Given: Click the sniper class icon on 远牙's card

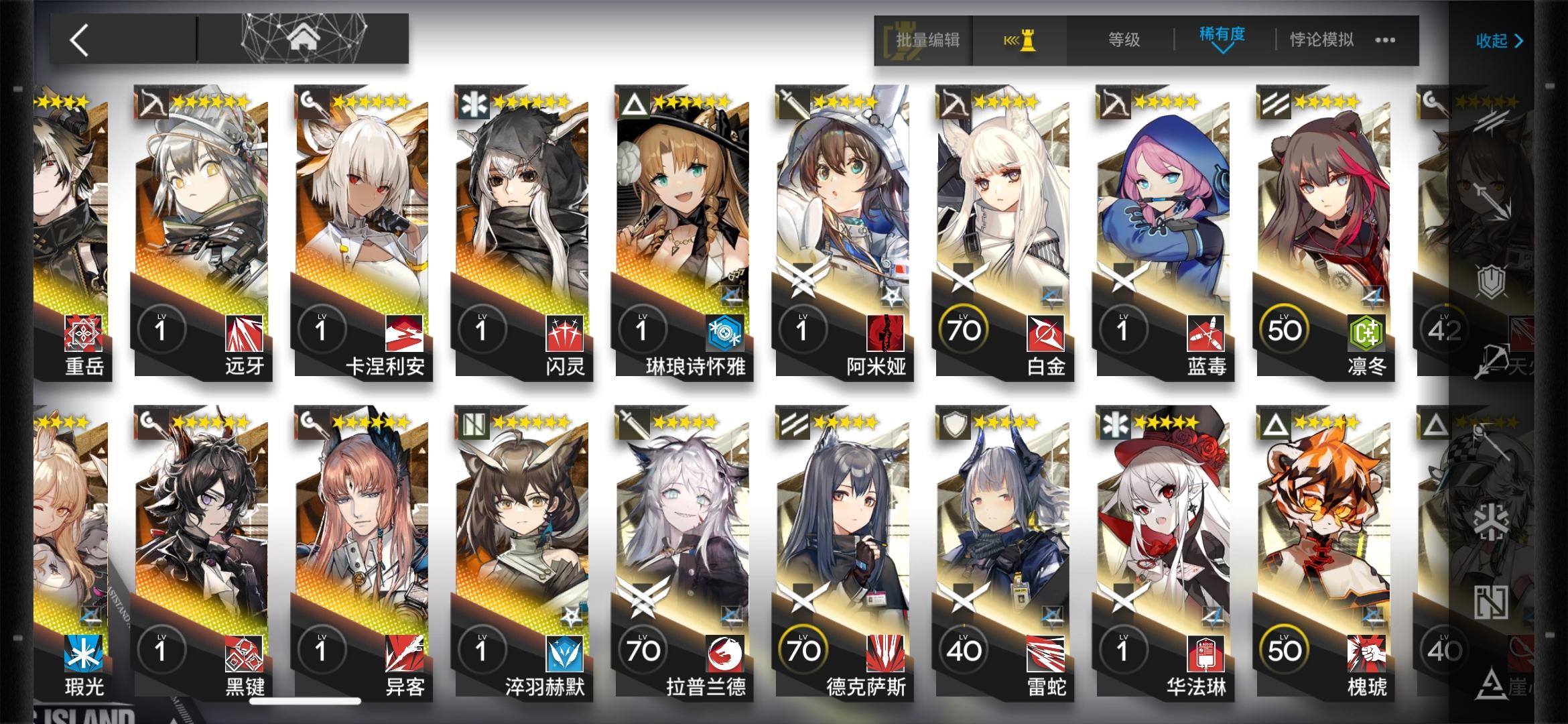Looking at the screenshot, I should click(x=152, y=104).
